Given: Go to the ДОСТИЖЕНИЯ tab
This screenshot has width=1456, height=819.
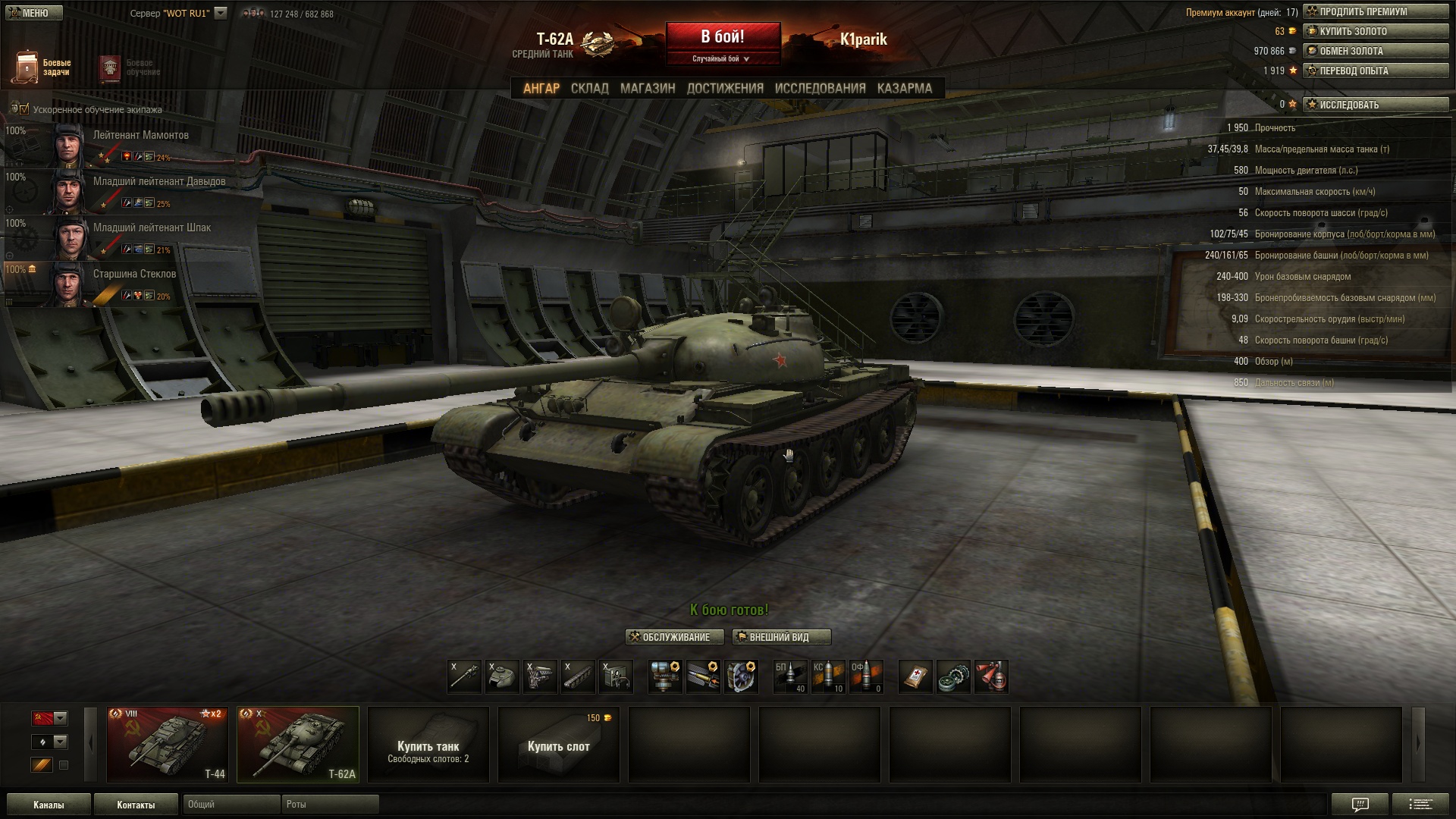Looking at the screenshot, I should click(725, 89).
